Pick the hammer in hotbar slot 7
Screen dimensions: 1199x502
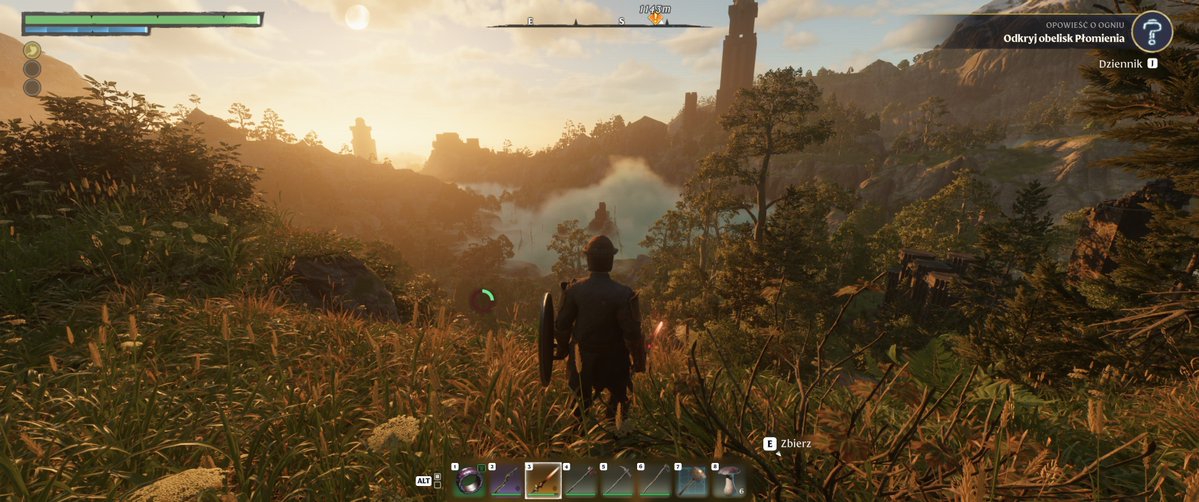pos(691,481)
